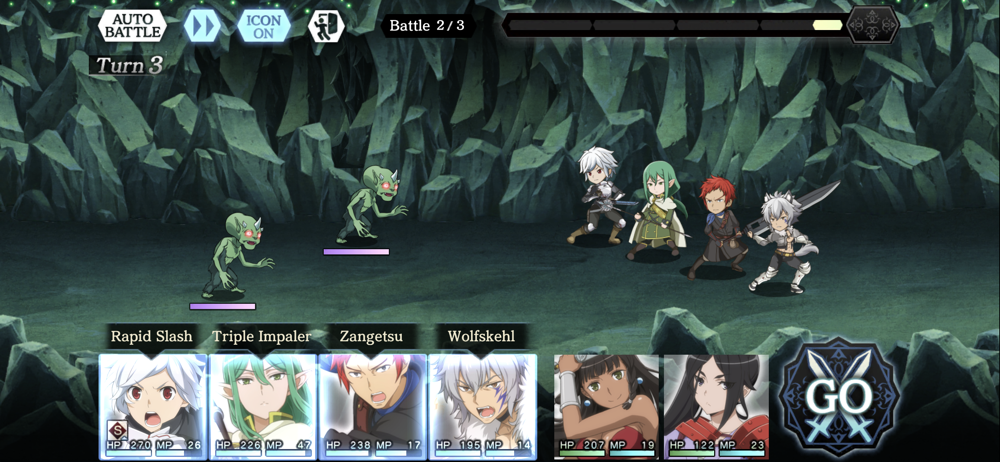The image size is (1000, 462).
Task: Toggle the AUTO BATTLE button
Action: (x=132, y=25)
